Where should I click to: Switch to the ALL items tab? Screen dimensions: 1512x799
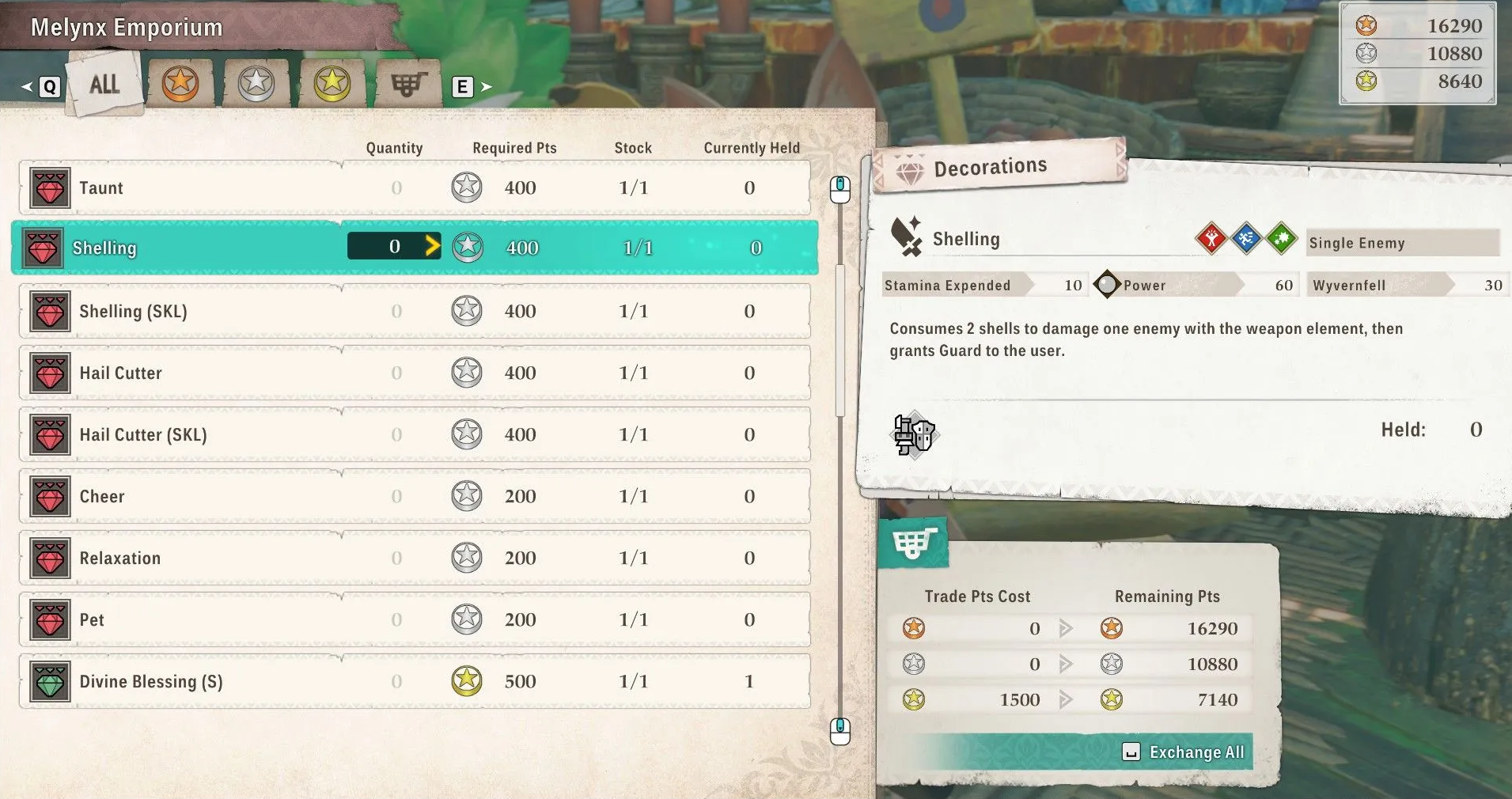pos(104,84)
